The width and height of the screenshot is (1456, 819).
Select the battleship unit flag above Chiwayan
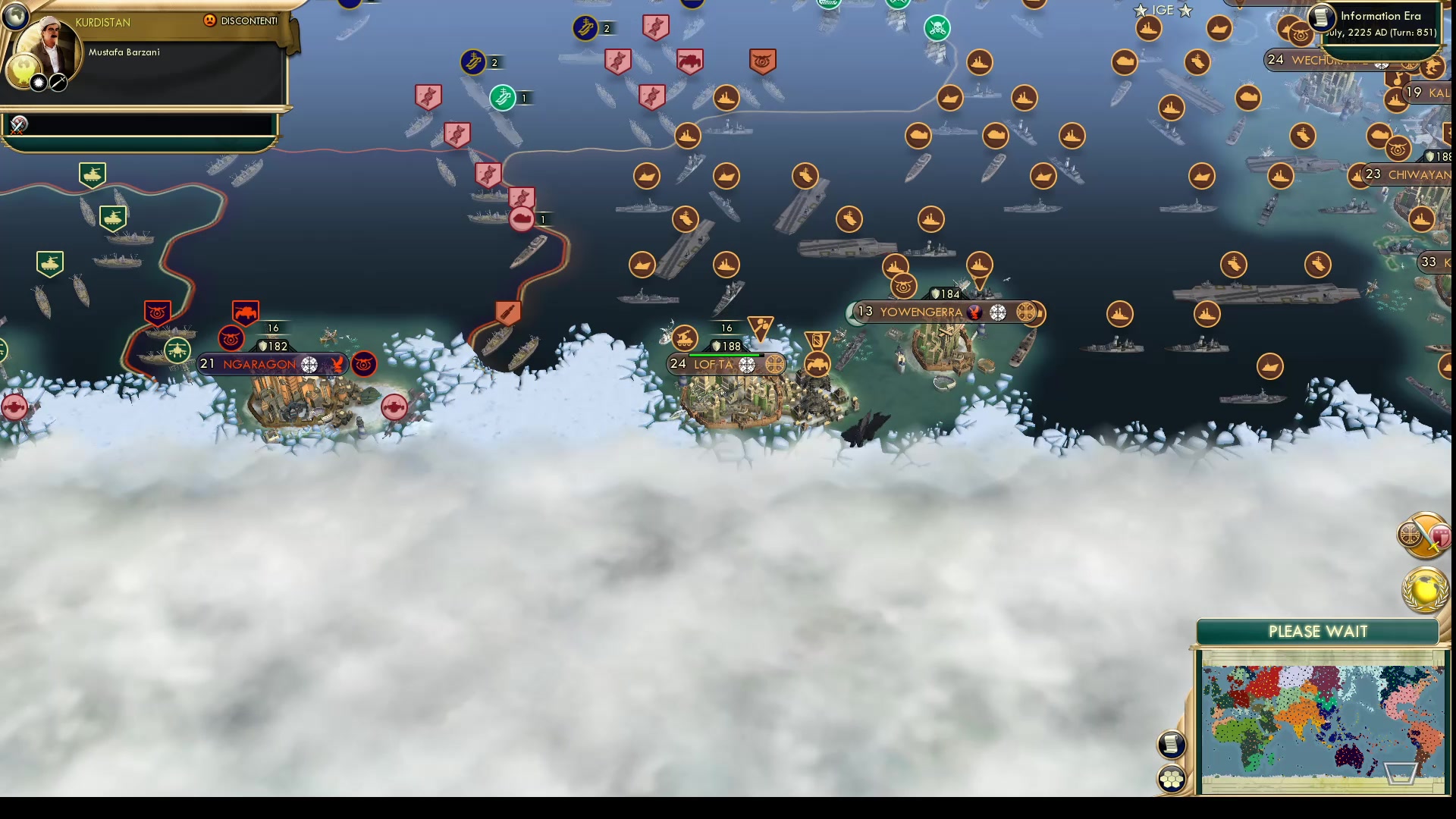point(1396,99)
